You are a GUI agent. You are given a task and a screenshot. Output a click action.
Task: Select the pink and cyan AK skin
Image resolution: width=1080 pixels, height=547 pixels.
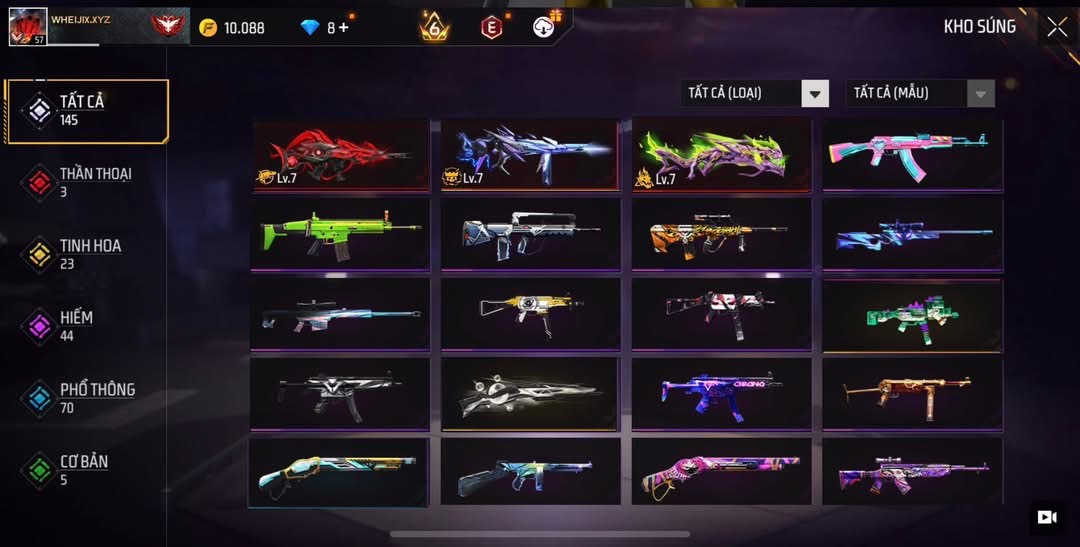(x=911, y=154)
